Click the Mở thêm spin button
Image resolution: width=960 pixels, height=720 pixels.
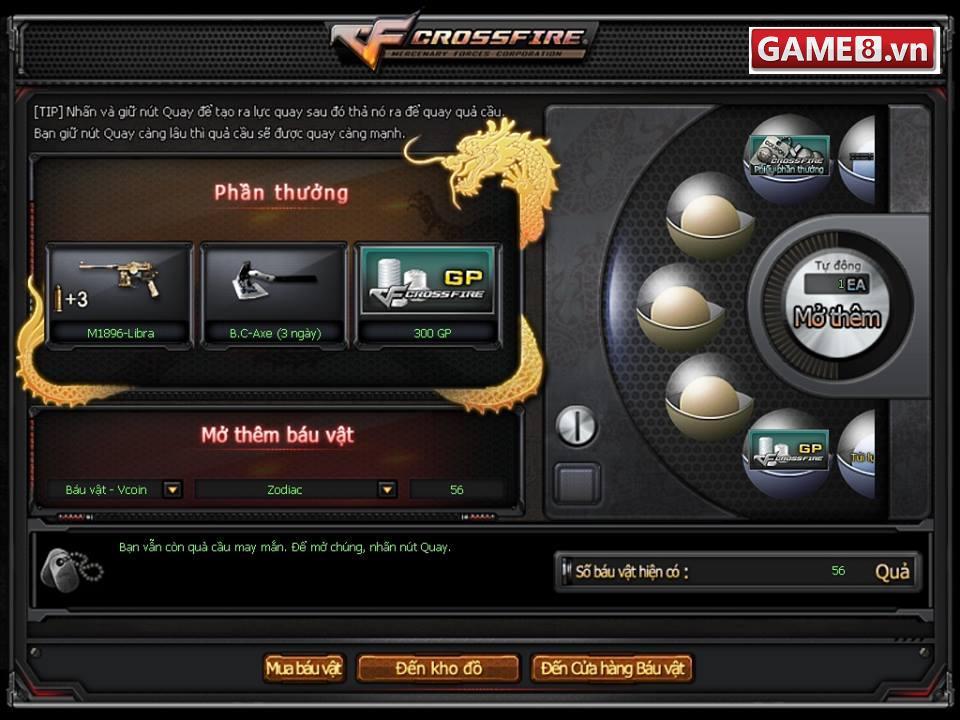click(x=836, y=316)
